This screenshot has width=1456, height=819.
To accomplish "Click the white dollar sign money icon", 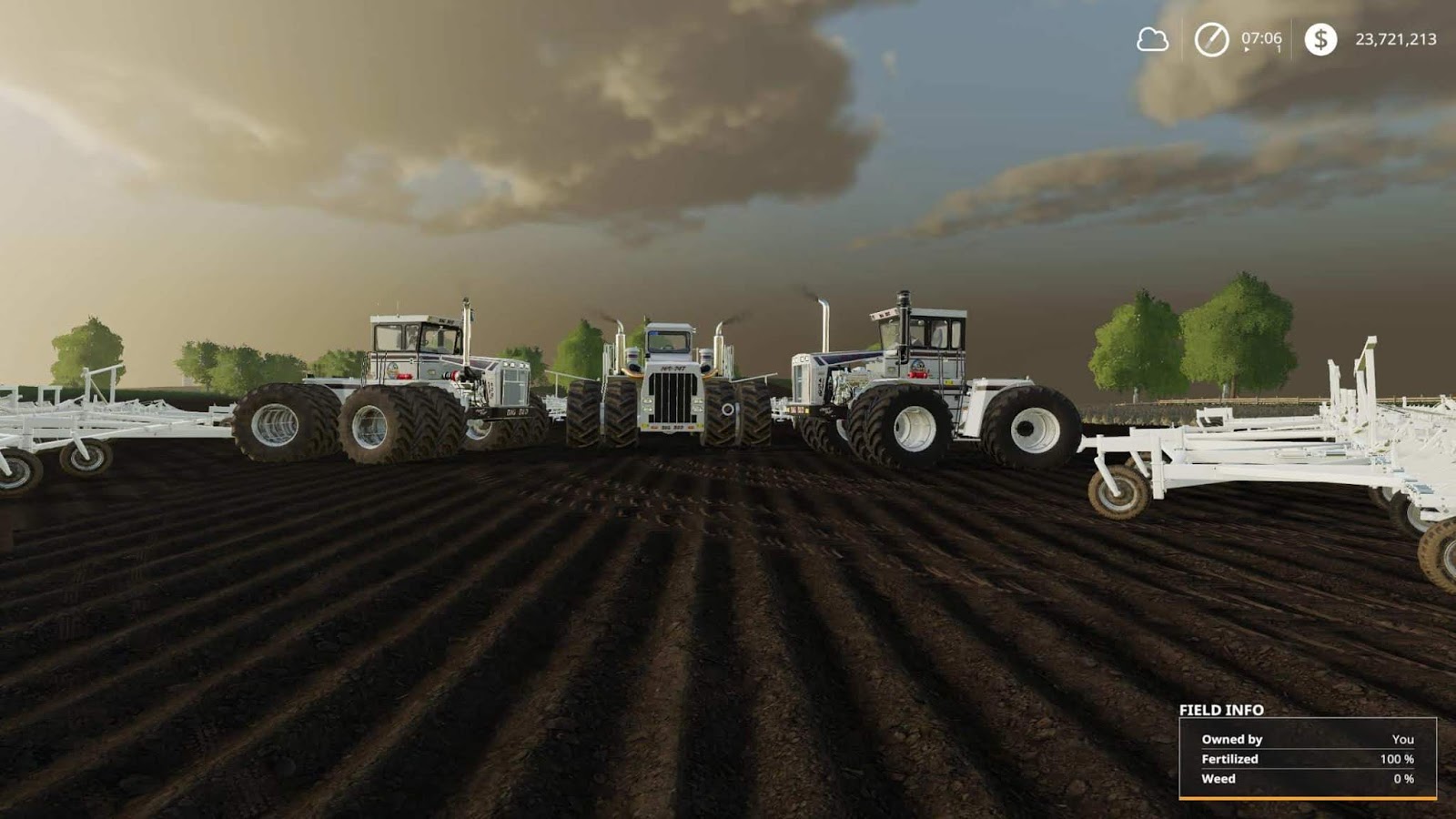I will pyautogui.click(x=1319, y=40).
